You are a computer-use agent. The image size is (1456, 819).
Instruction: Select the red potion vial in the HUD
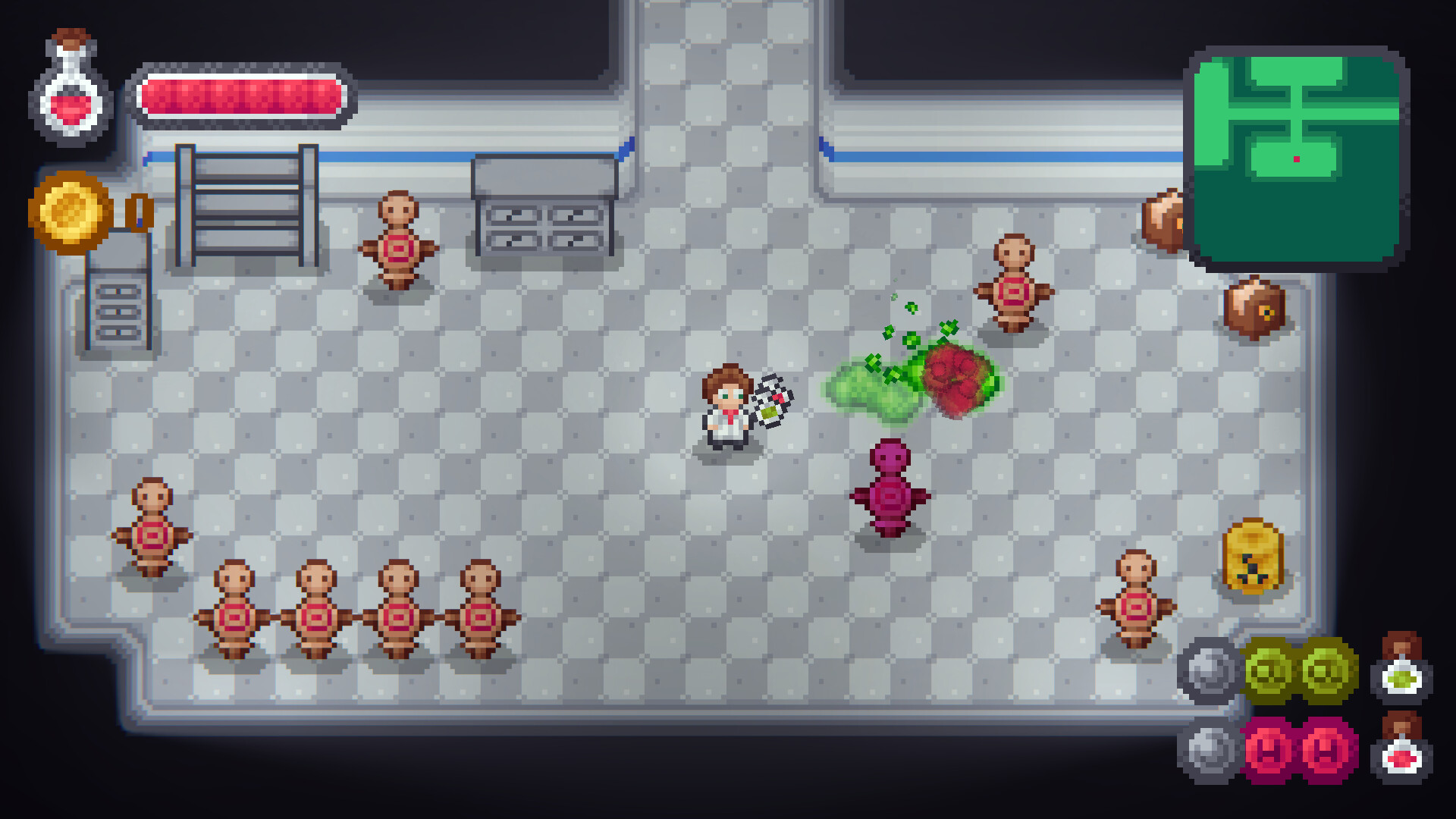click(1401, 757)
